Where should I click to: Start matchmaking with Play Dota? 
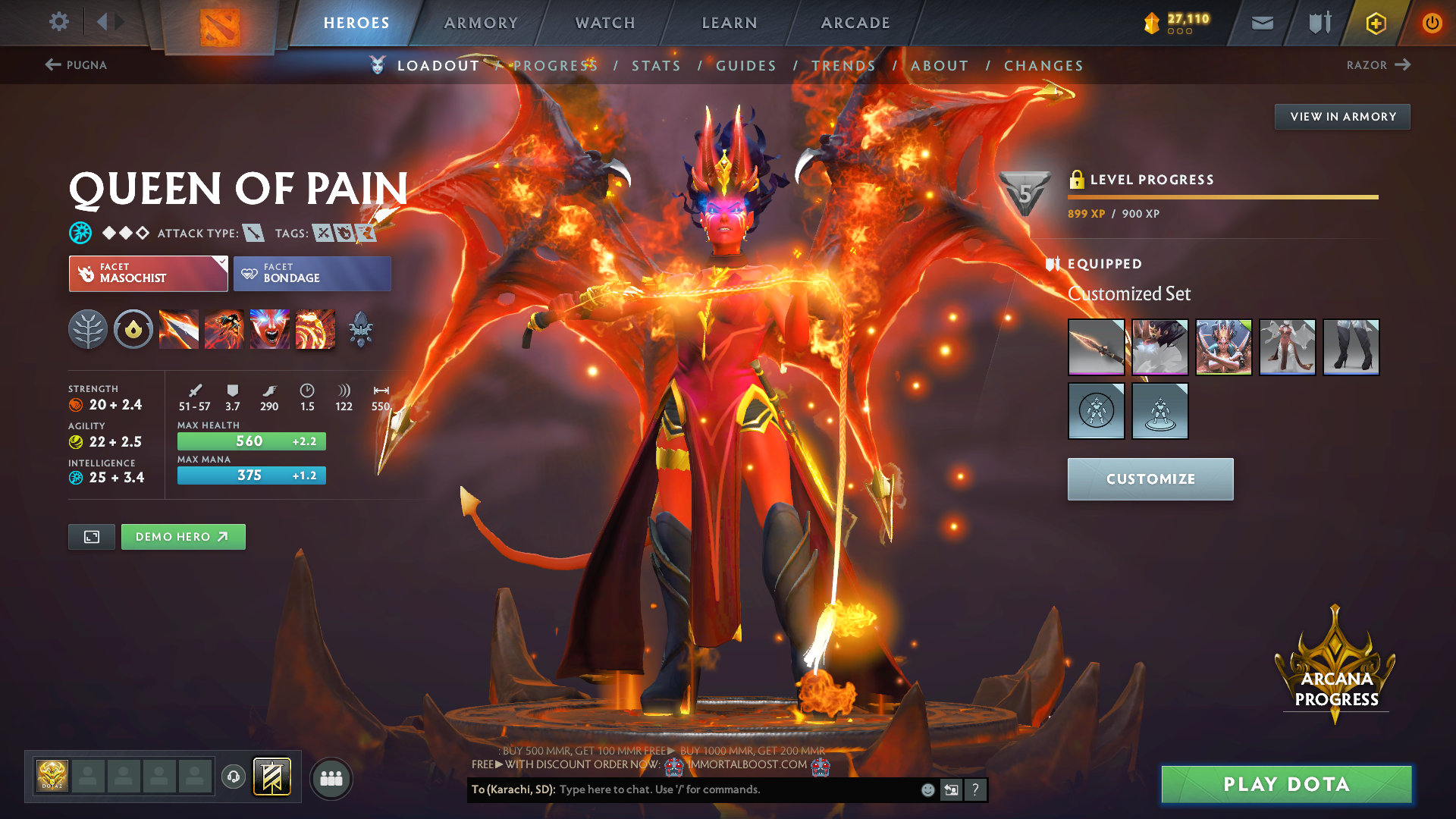[x=1286, y=784]
